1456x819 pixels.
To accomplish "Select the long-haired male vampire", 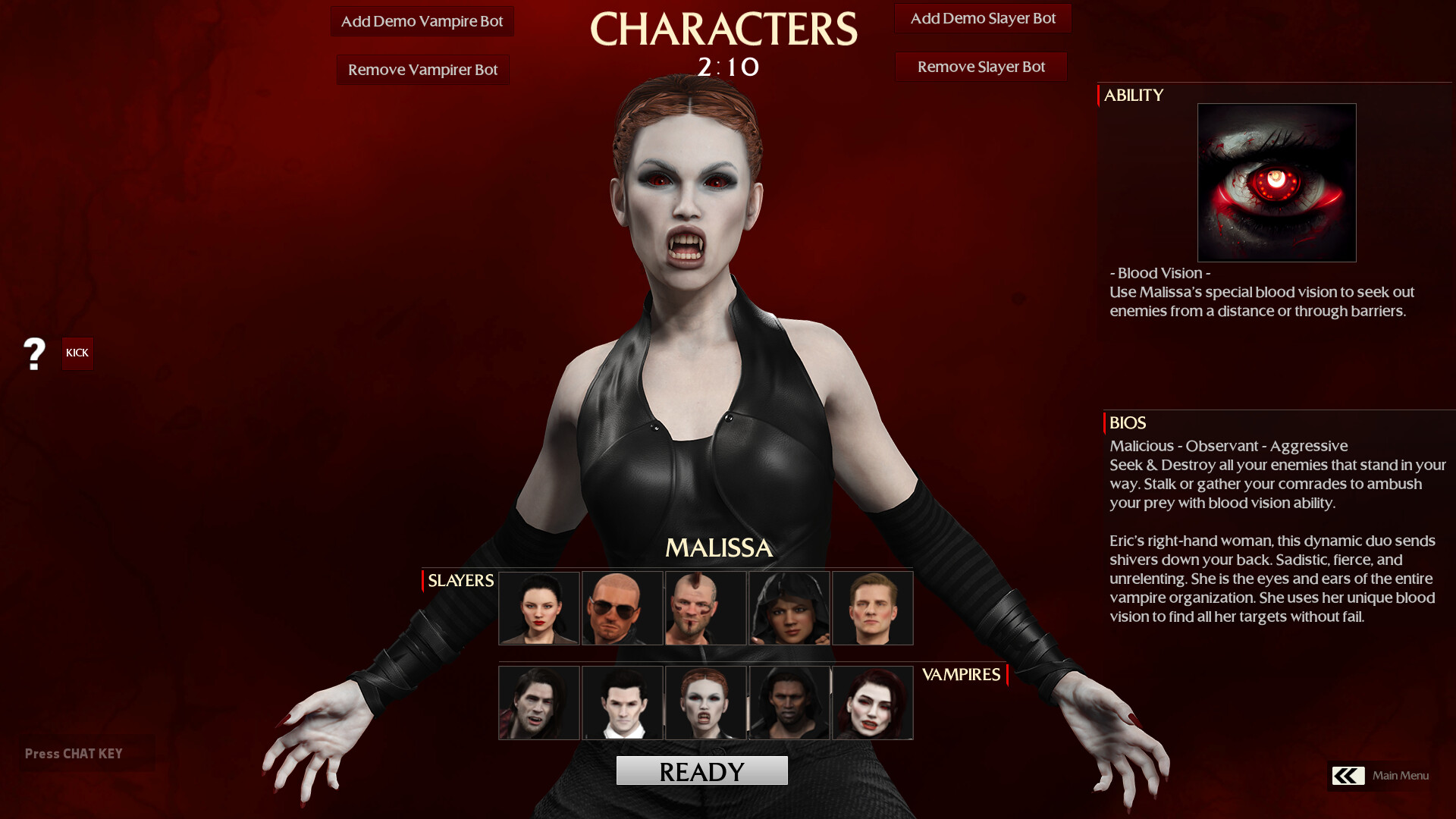I will tap(539, 703).
